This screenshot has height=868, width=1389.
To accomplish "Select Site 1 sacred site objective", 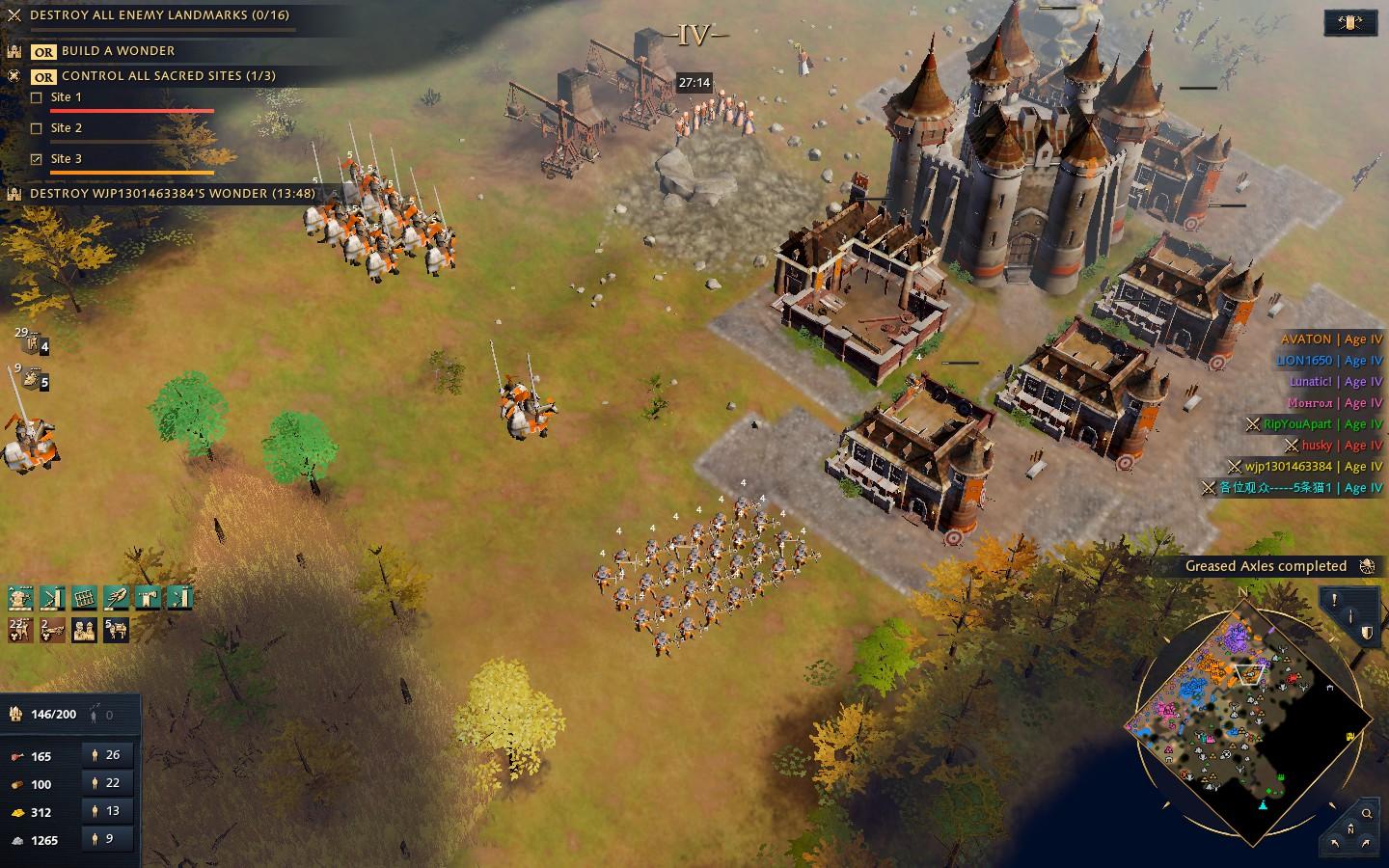I will (66, 97).
